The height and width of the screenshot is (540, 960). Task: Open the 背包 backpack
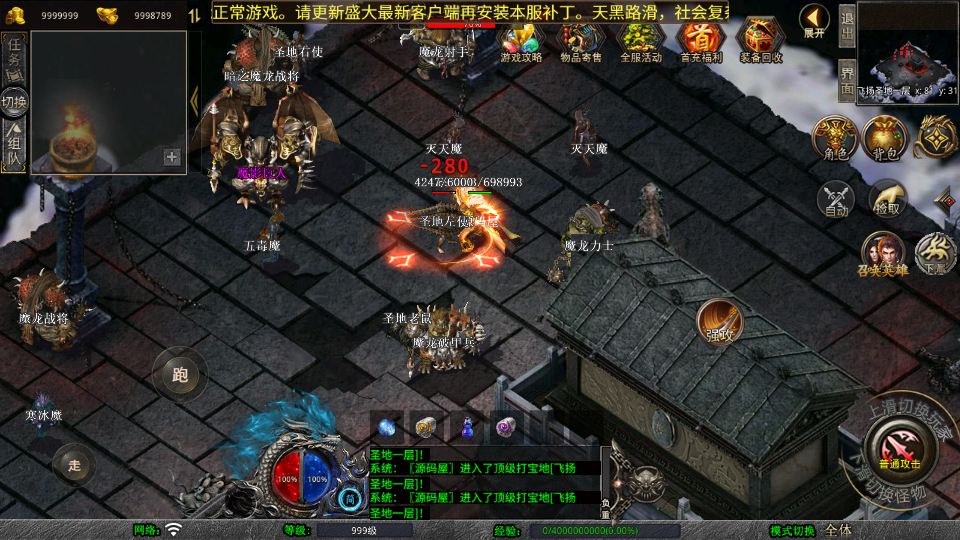click(885, 137)
